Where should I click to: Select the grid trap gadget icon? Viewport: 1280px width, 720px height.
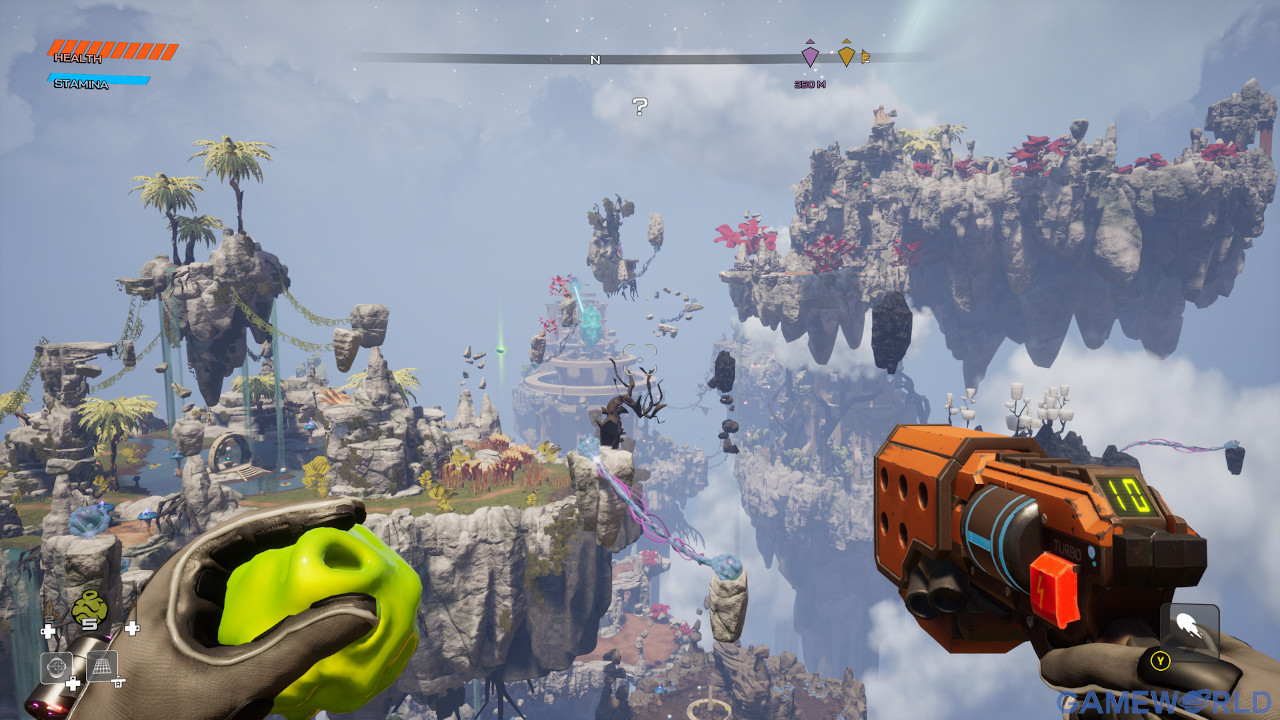tap(102, 666)
